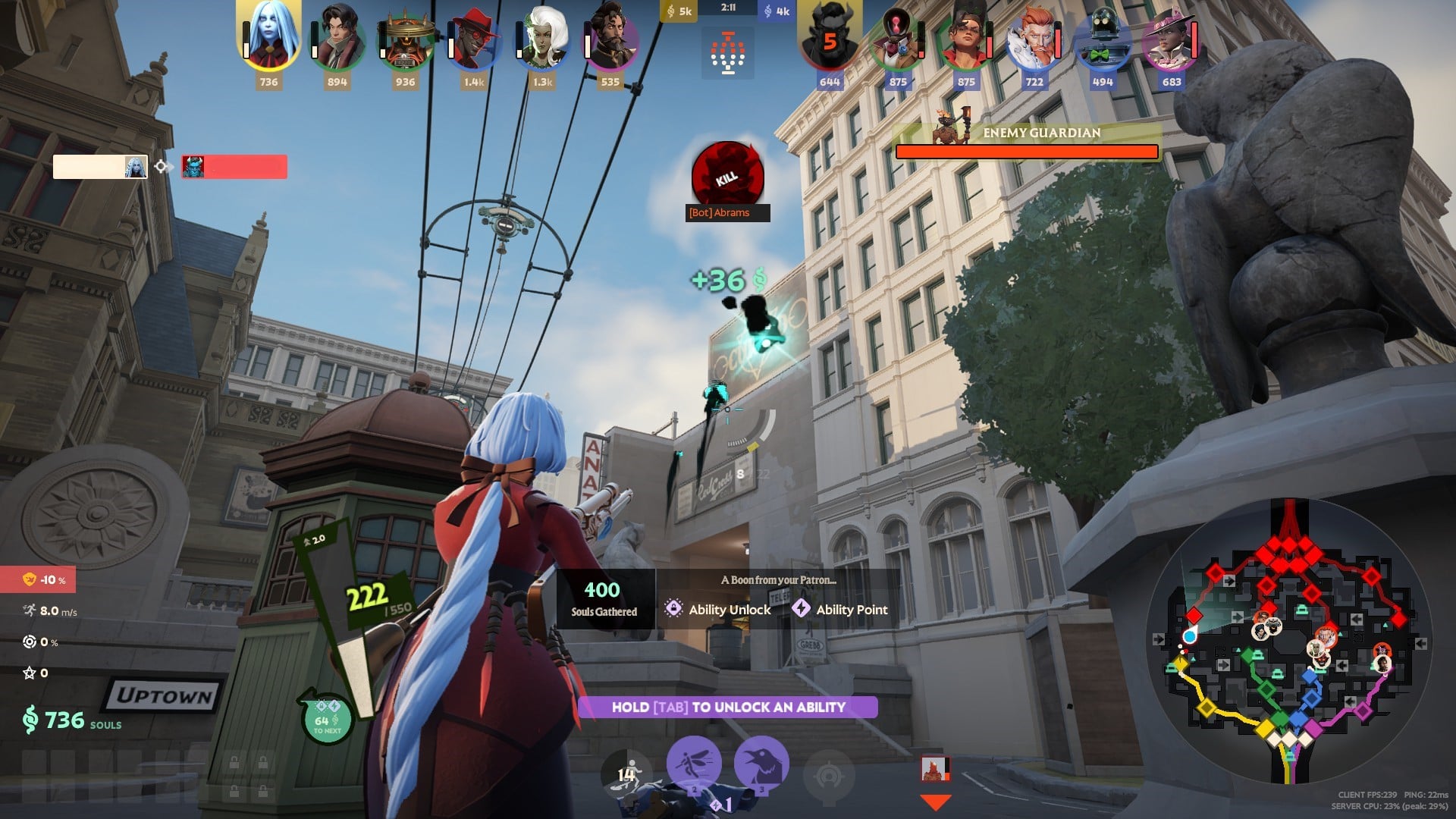Activate the crow ability
The image size is (1456, 819).
(x=761, y=764)
